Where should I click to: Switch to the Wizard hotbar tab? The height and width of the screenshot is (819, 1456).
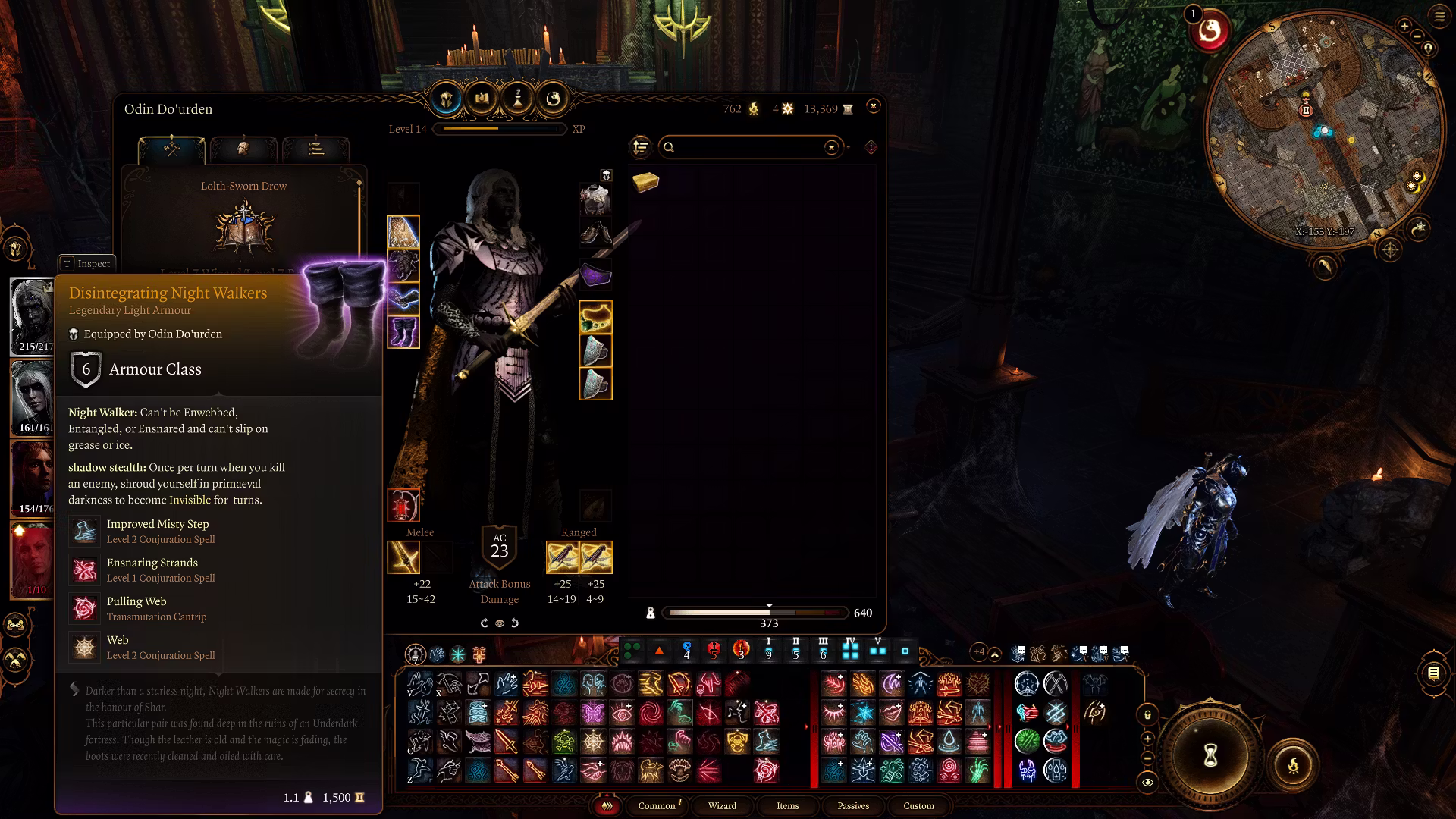click(x=722, y=805)
